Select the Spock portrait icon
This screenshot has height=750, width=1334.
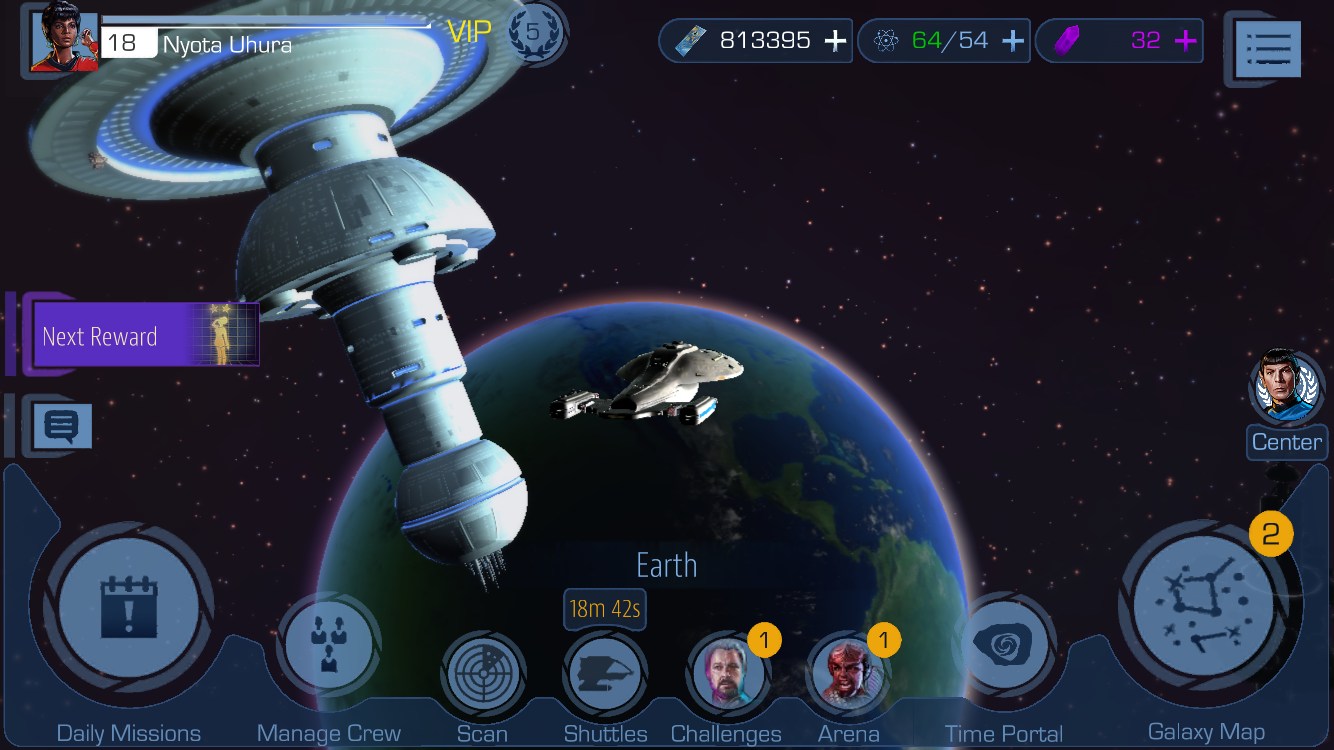point(1286,385)
